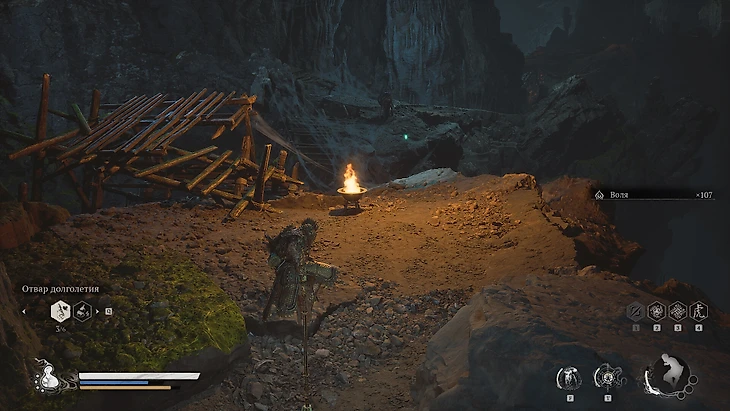Cycle quick items with the right arrow

(x=99, y=311)
